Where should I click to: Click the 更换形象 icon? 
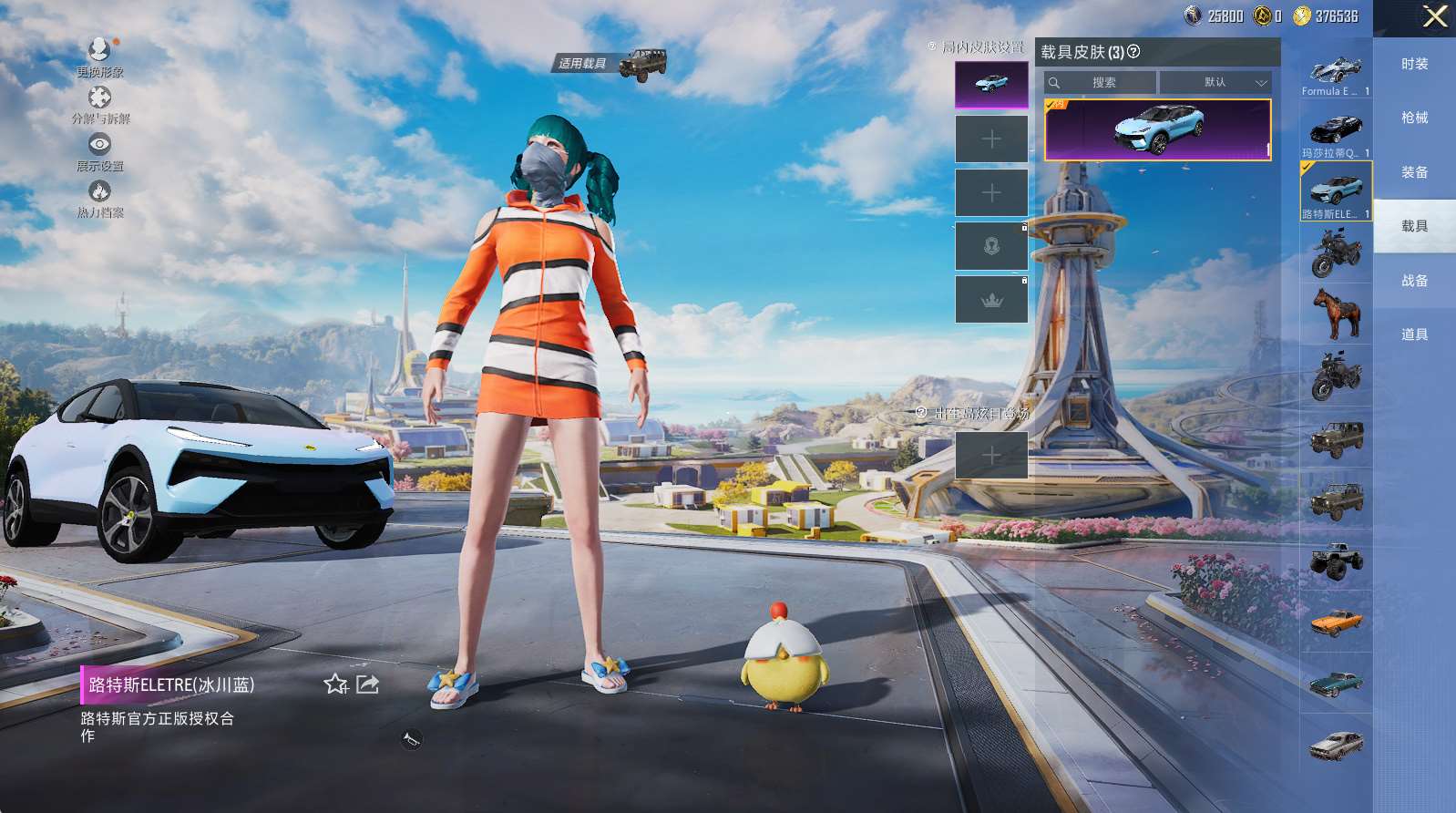(99, 49)
